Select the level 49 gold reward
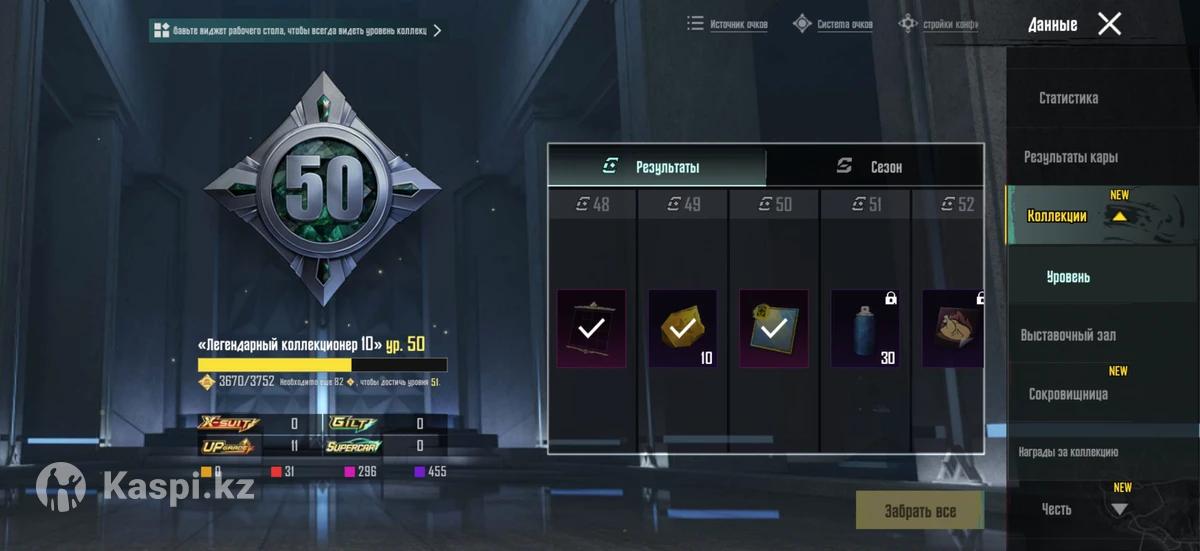 [682, 329]
